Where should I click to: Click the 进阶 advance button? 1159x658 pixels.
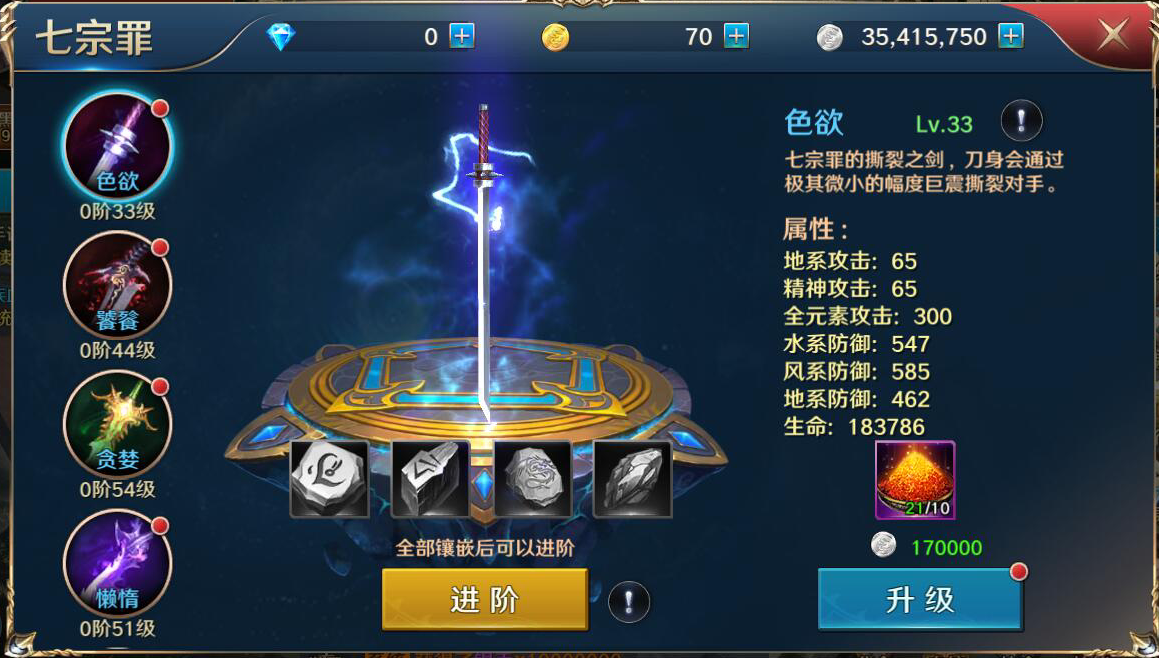click(x=484, y=599)
